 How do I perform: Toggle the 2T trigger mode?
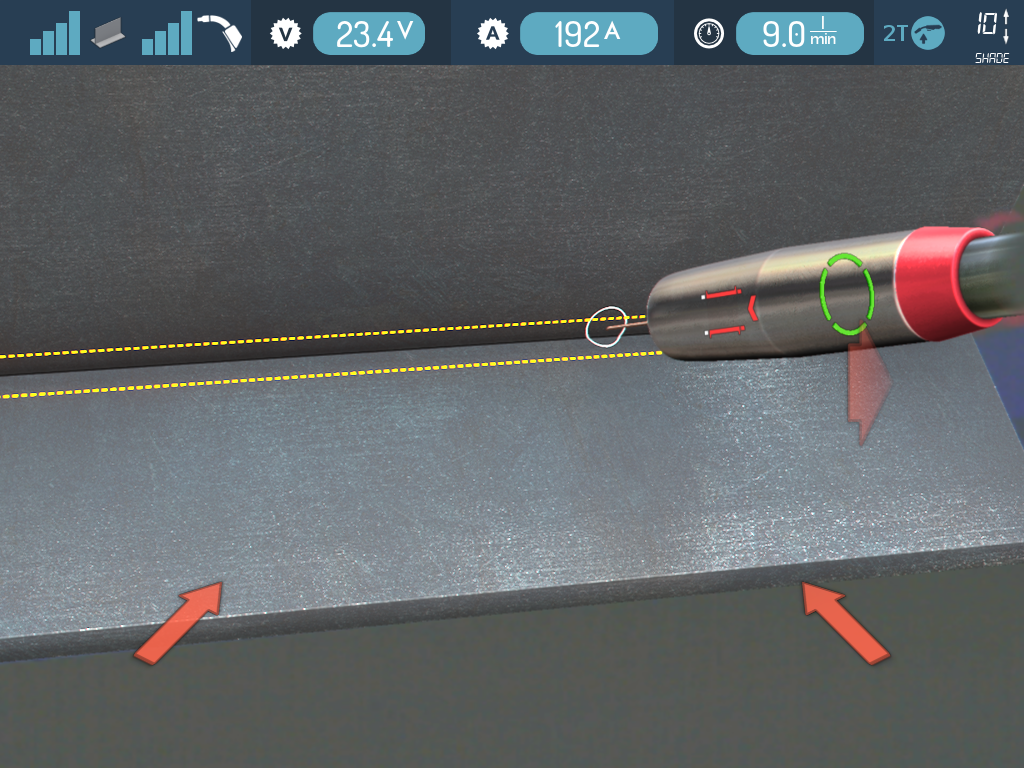(x=913, y=34)
